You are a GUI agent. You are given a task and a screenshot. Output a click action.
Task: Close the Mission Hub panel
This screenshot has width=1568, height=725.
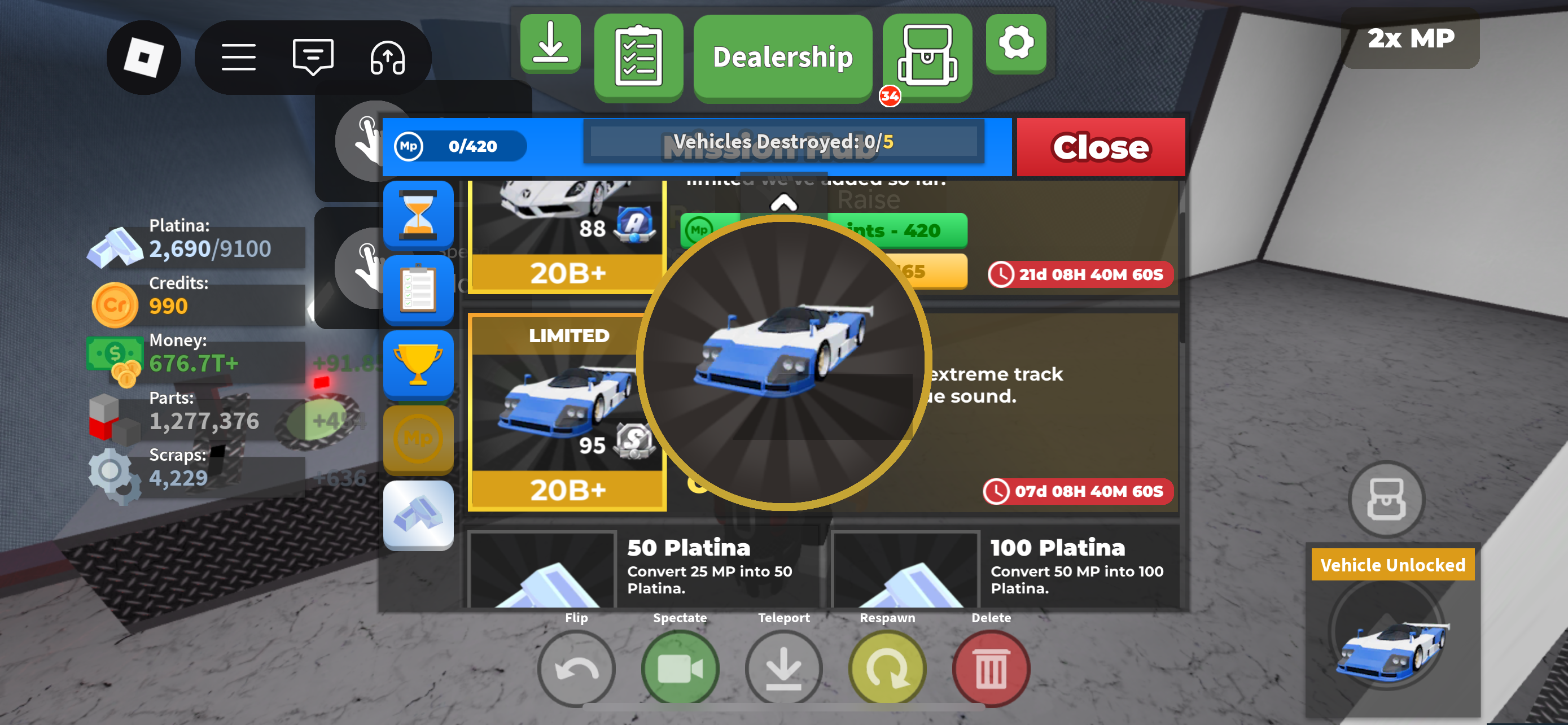point(1100,147)
